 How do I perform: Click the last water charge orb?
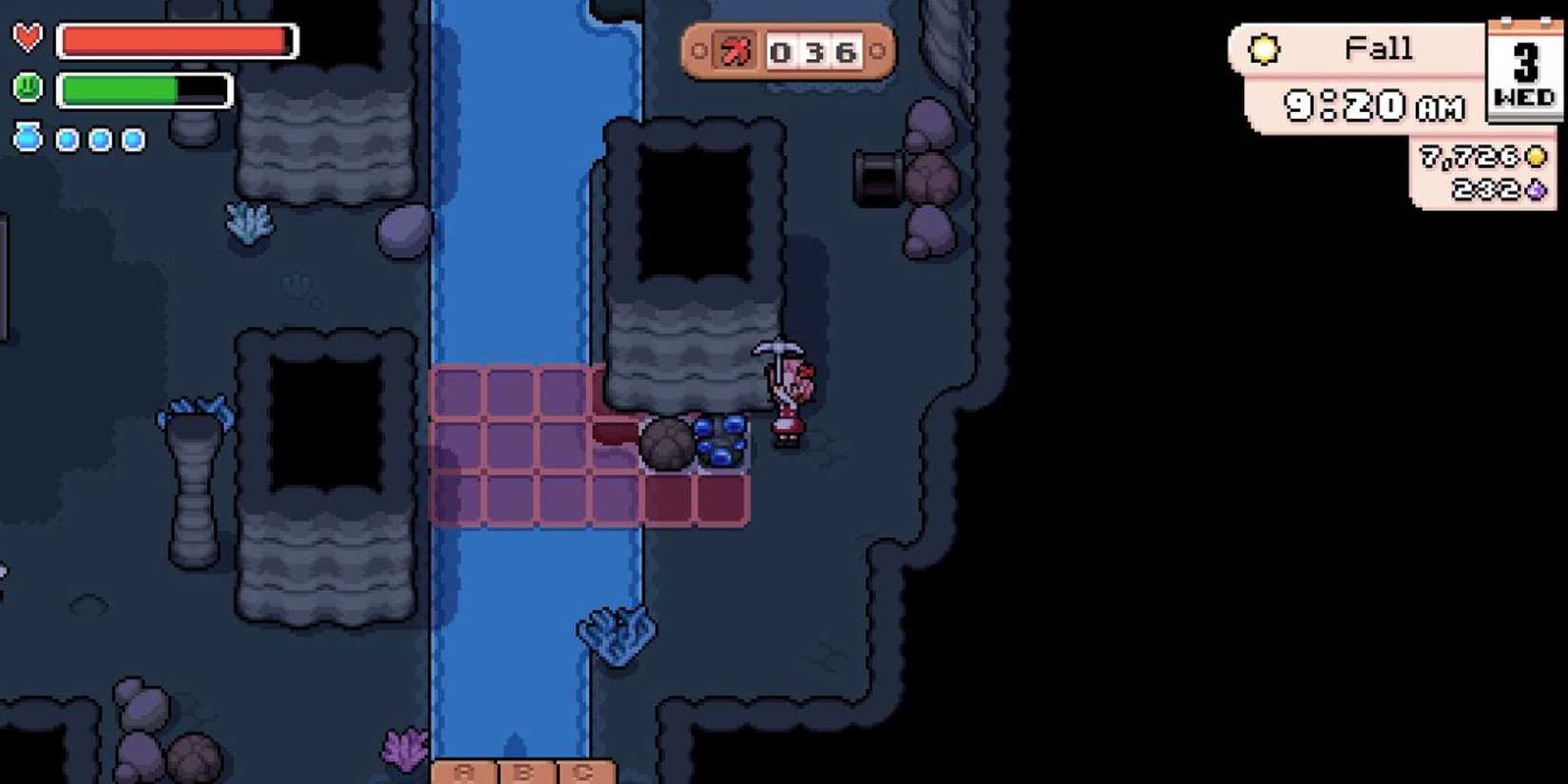click(x=132, y=140)
